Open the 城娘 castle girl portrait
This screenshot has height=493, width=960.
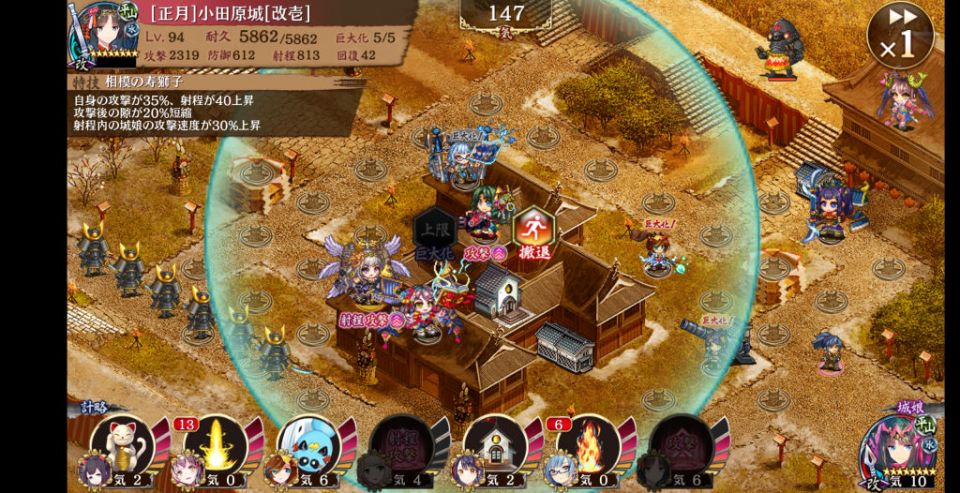(x=899, y=450)
